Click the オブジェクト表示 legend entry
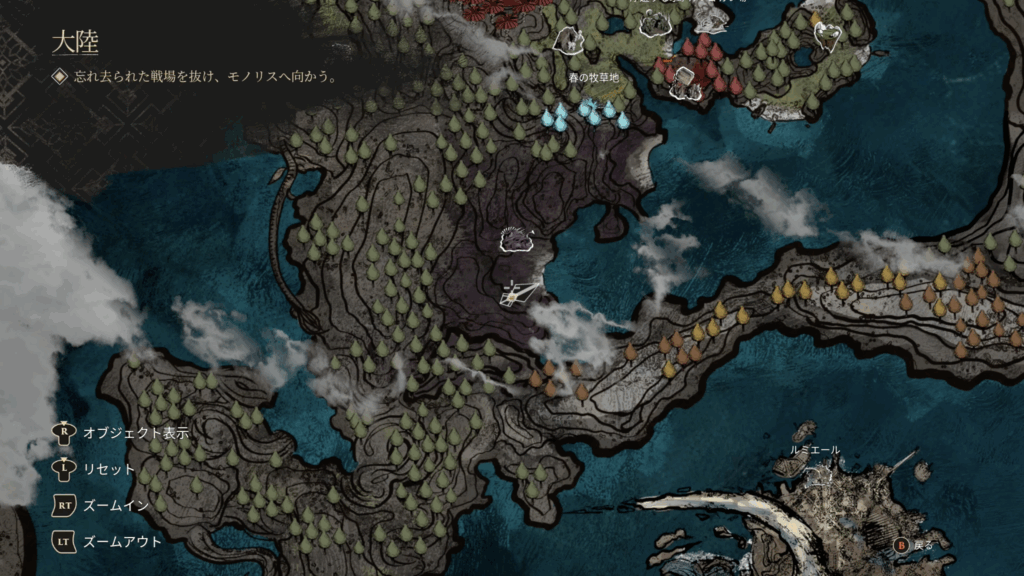This screenshot has width=1024, height=576. [x=136, y=433]
